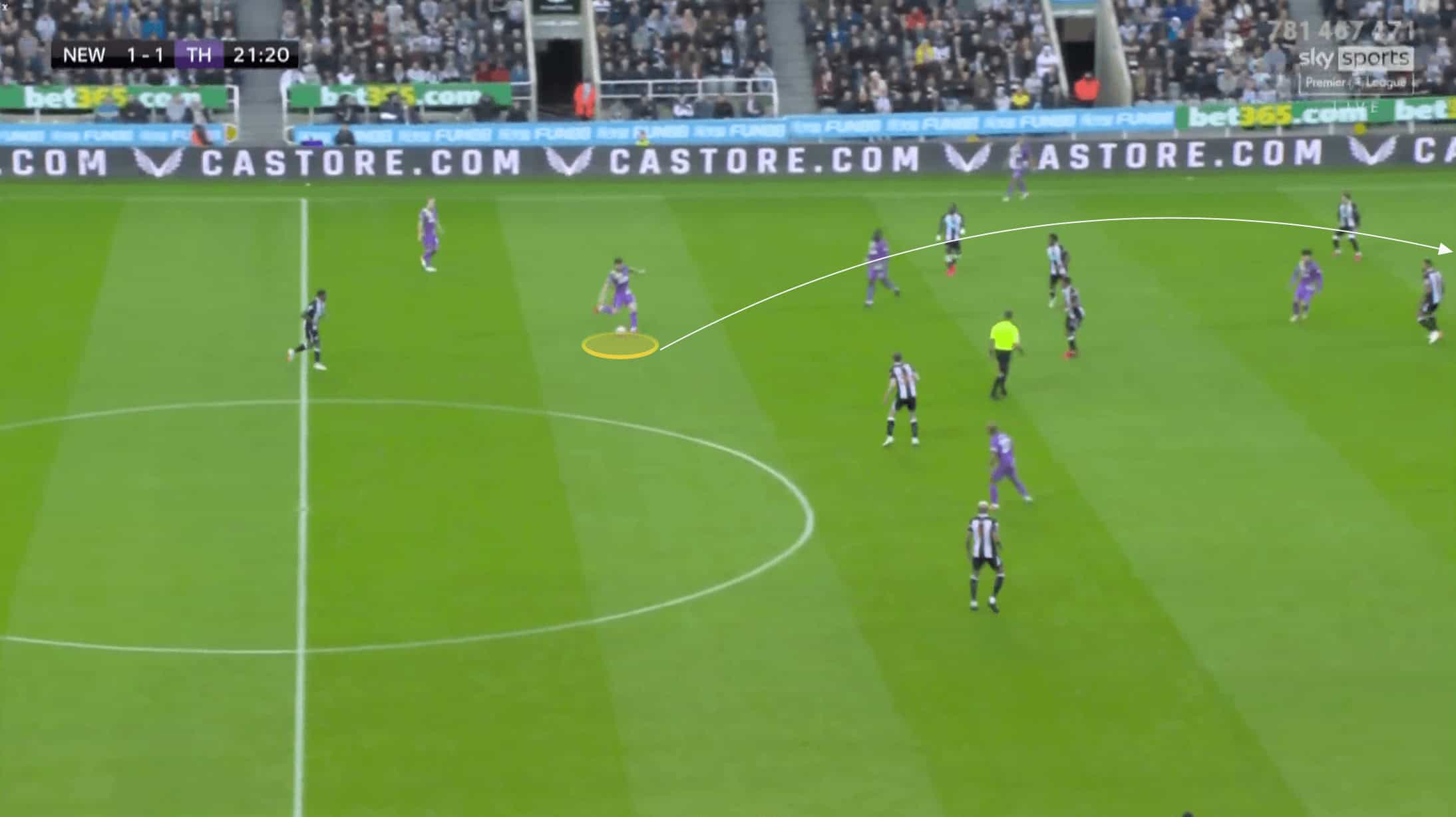1456x817 pixels.
Task: Close the image using the small x
Action: click(4, 7)
